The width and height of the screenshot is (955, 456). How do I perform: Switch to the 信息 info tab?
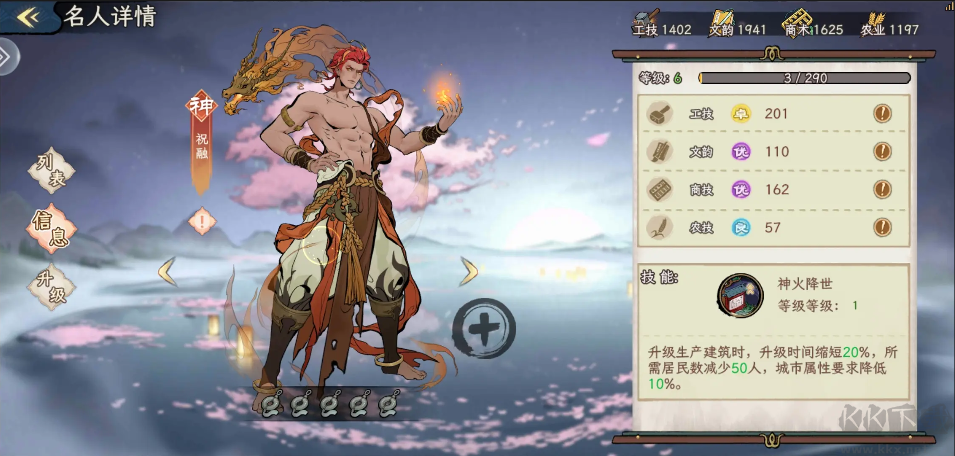point(50,227)
